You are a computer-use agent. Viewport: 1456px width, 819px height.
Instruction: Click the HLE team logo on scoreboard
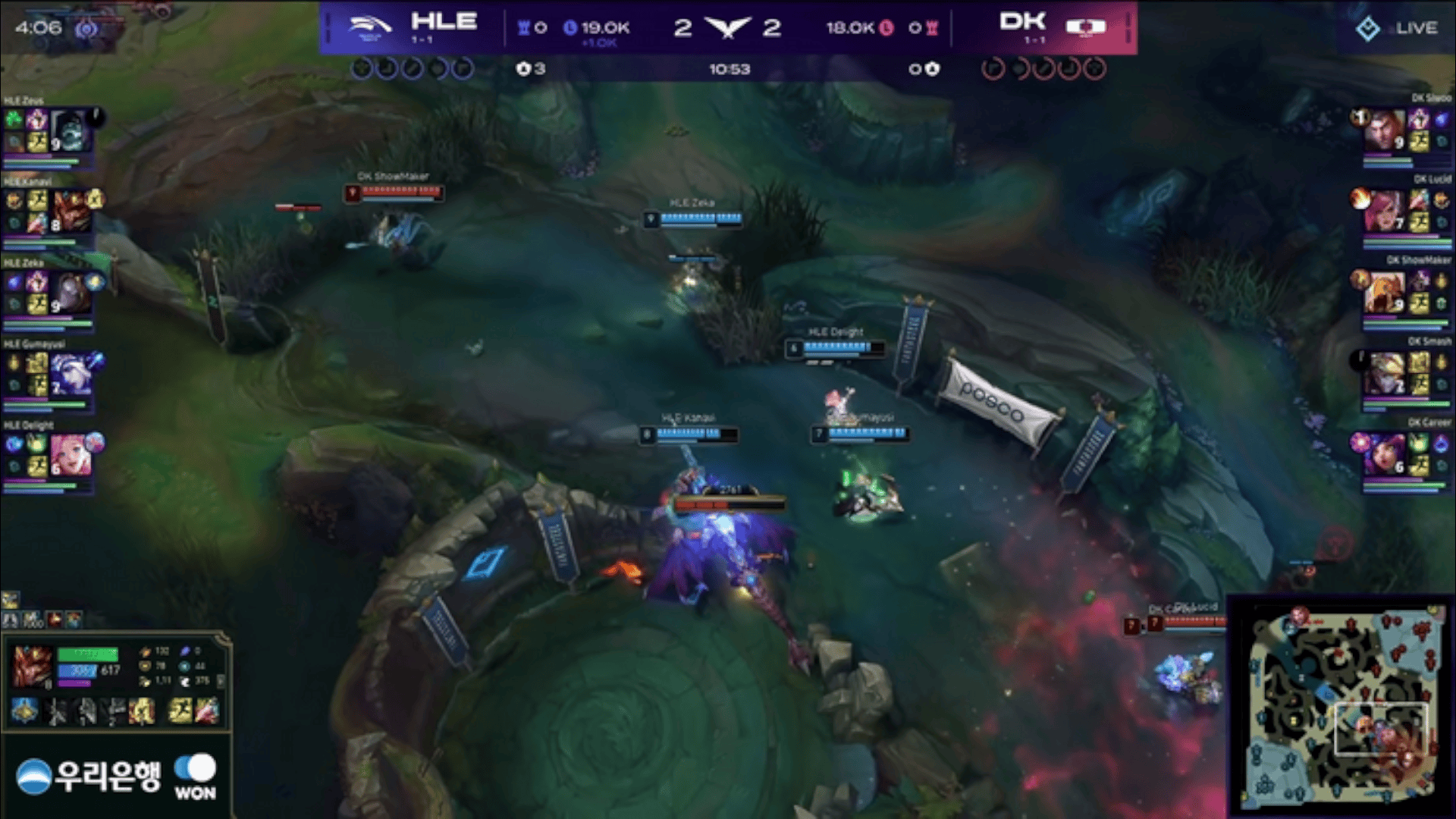click(x=369, y=27)
